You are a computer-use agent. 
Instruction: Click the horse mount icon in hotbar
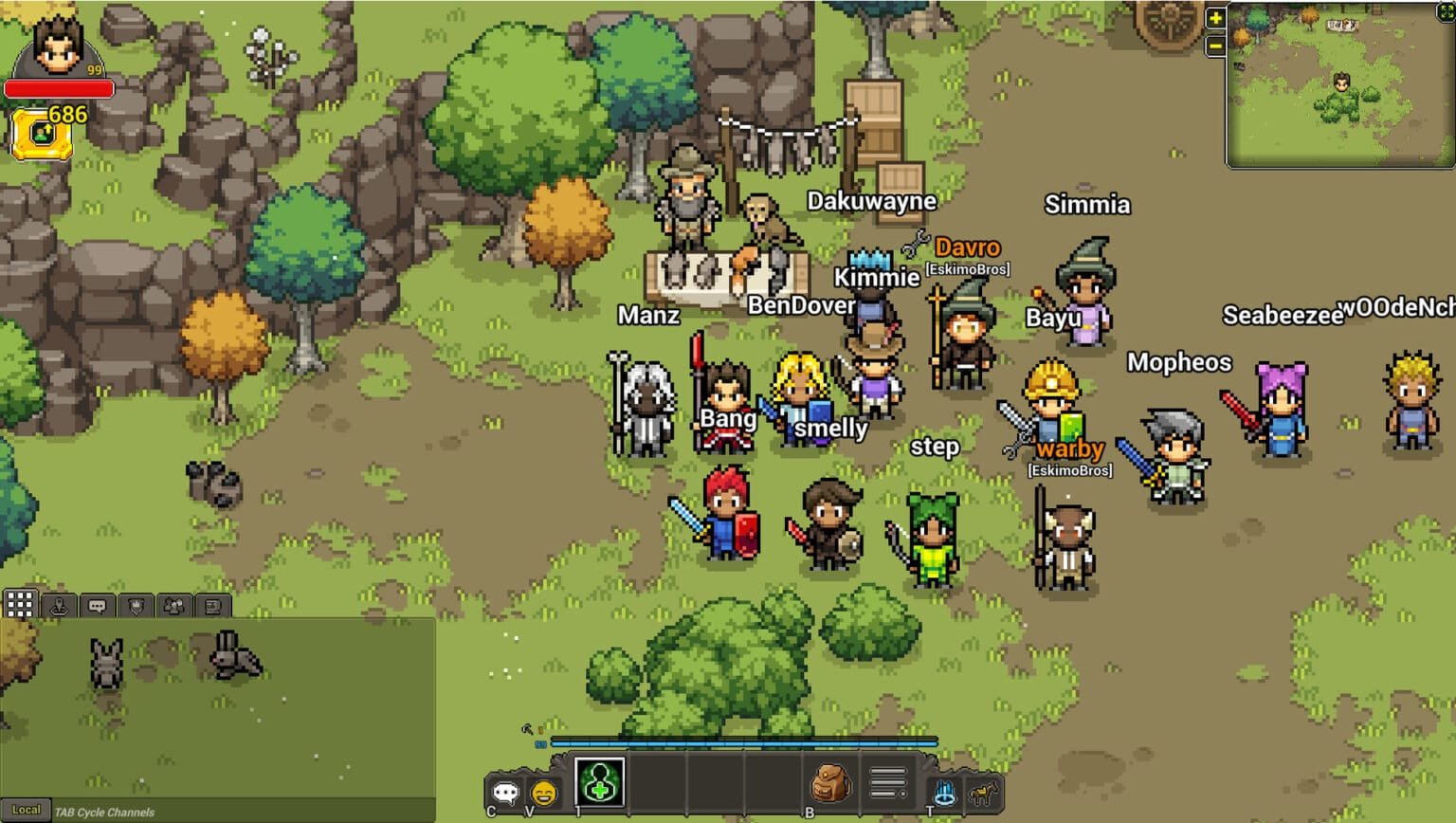point(981,791)
